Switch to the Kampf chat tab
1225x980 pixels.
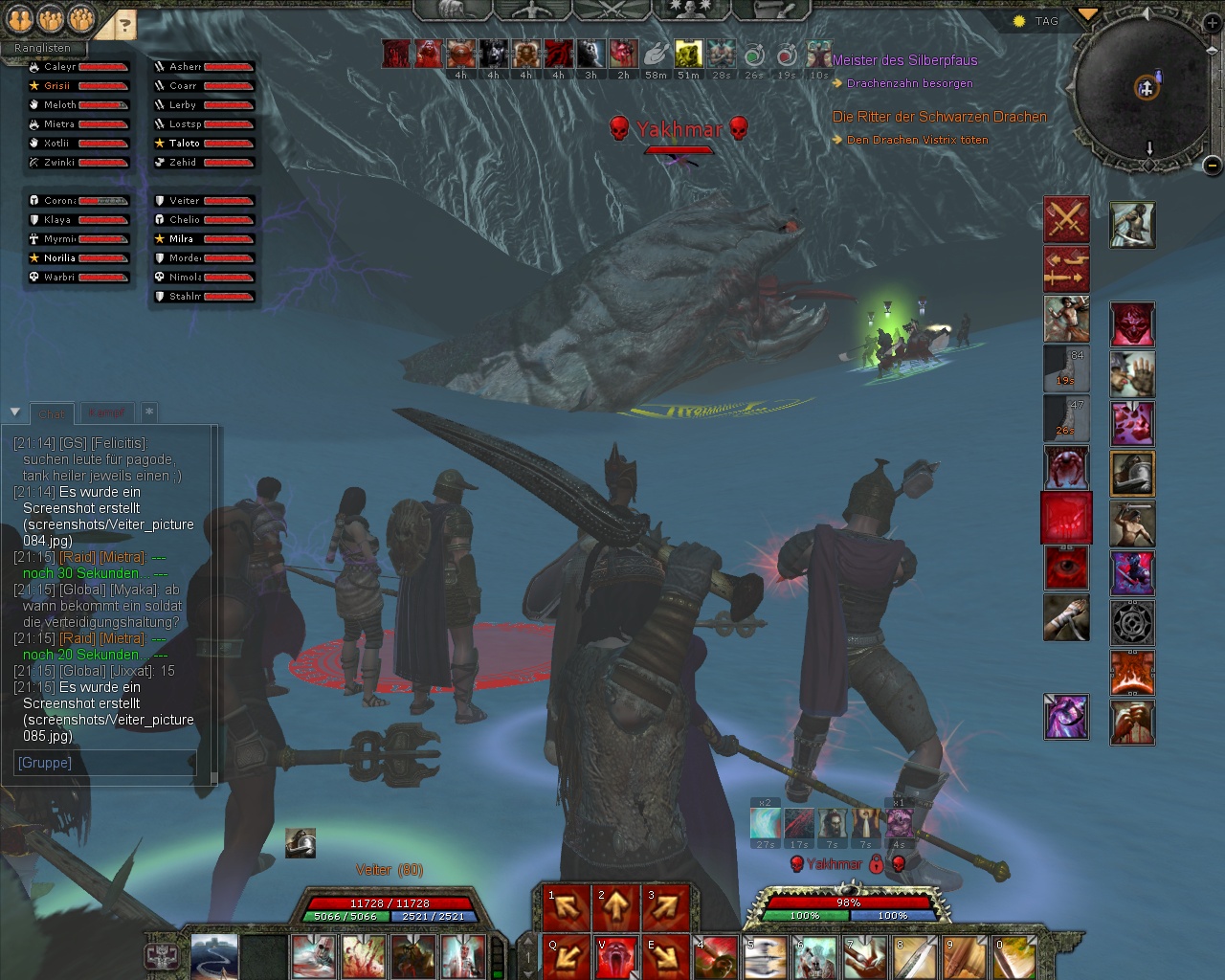106,413
